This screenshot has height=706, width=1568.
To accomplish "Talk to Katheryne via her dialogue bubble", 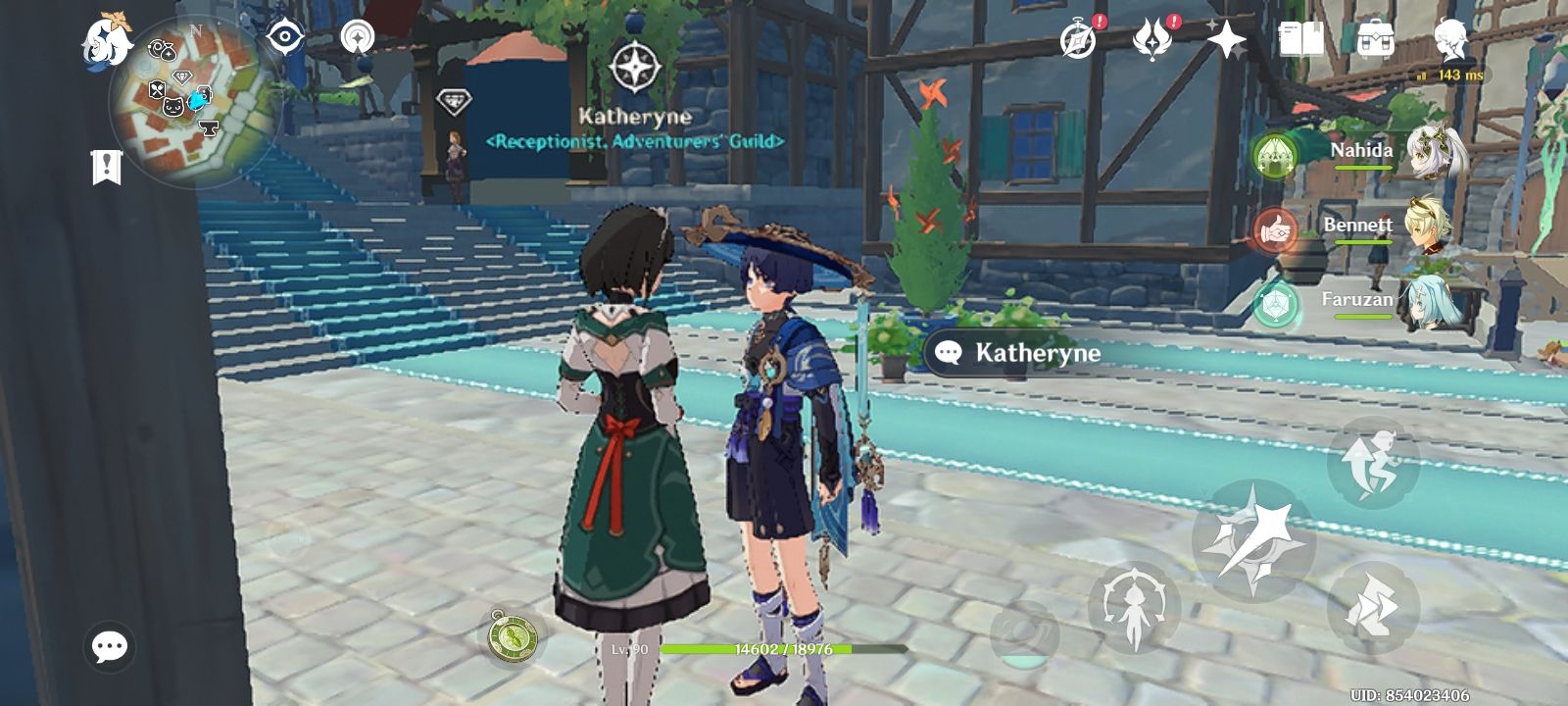I will pyautogui.click(x=1019, y=351).
